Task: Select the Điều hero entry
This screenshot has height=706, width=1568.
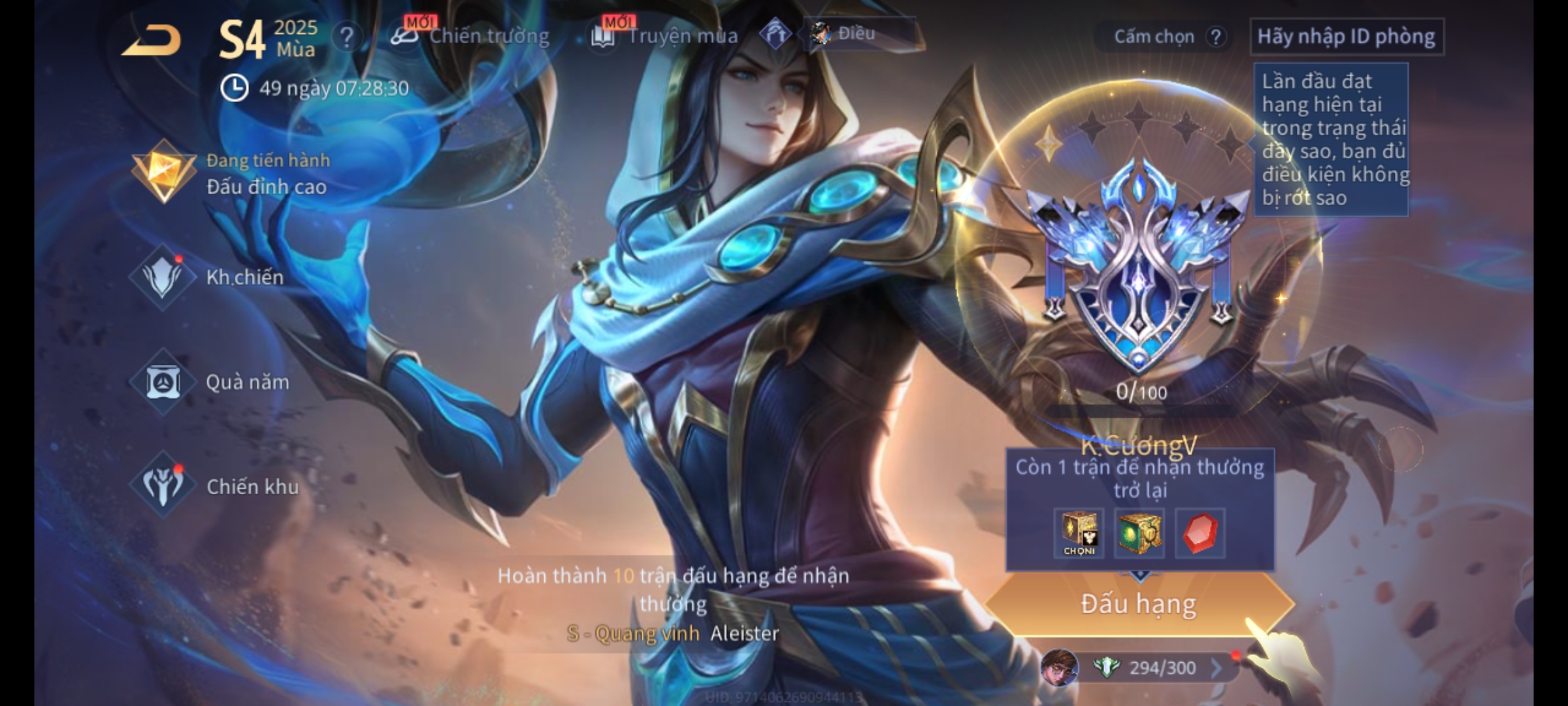Action: pos(857,33)
